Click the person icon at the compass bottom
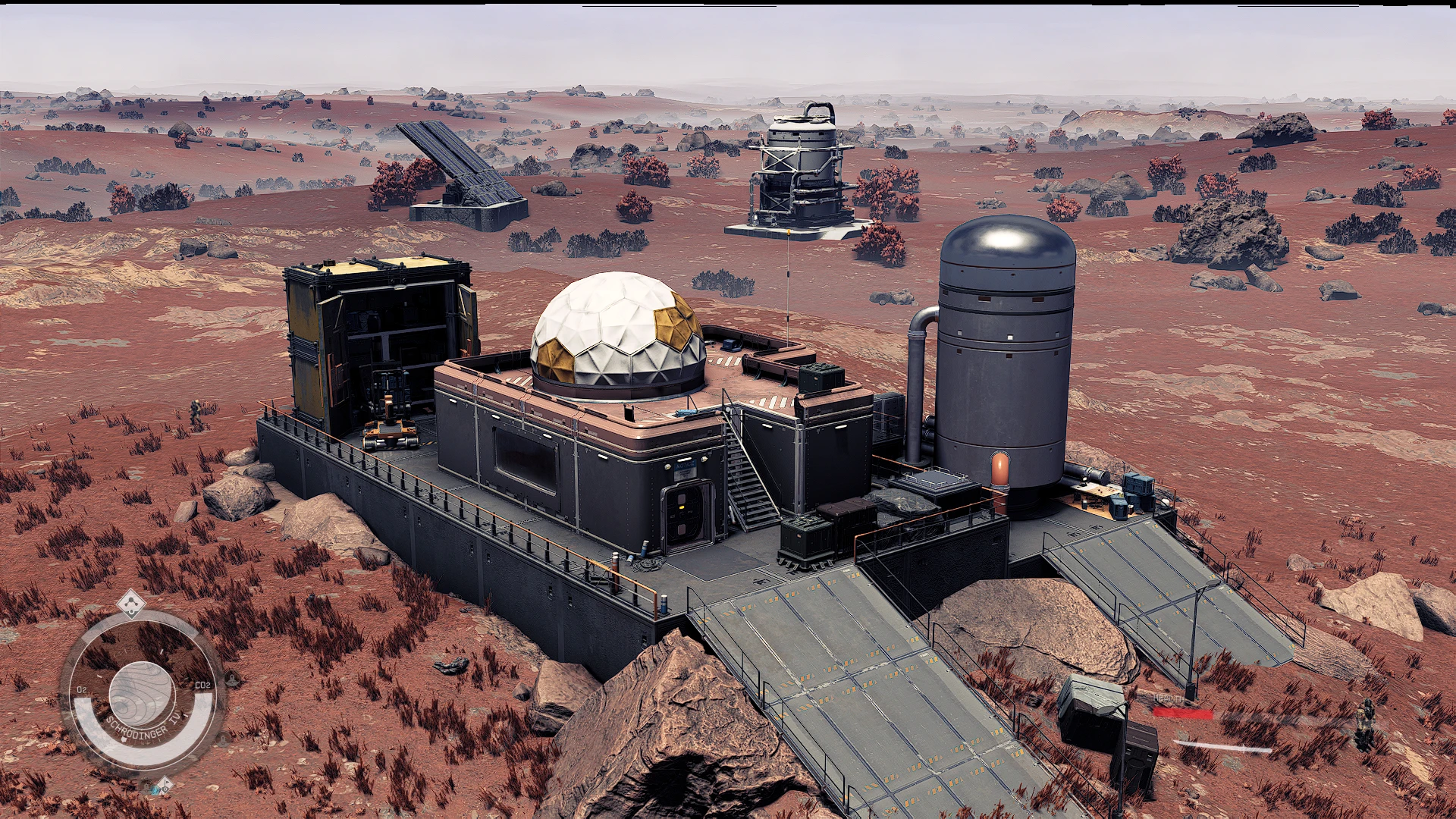The width and height of the screenshot is (1456, 819). click(144, 786)
